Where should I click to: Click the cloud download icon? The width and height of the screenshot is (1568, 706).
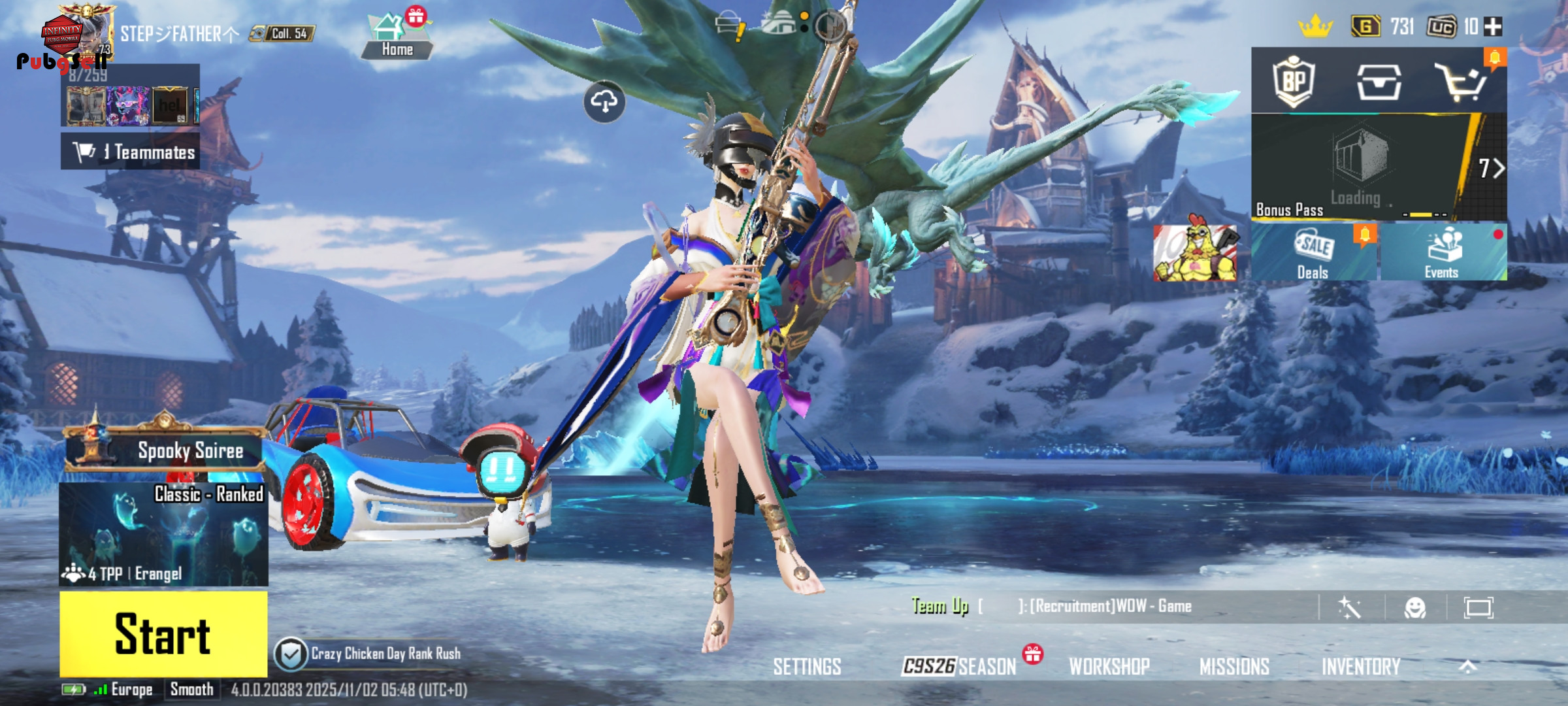click(604, 101)
